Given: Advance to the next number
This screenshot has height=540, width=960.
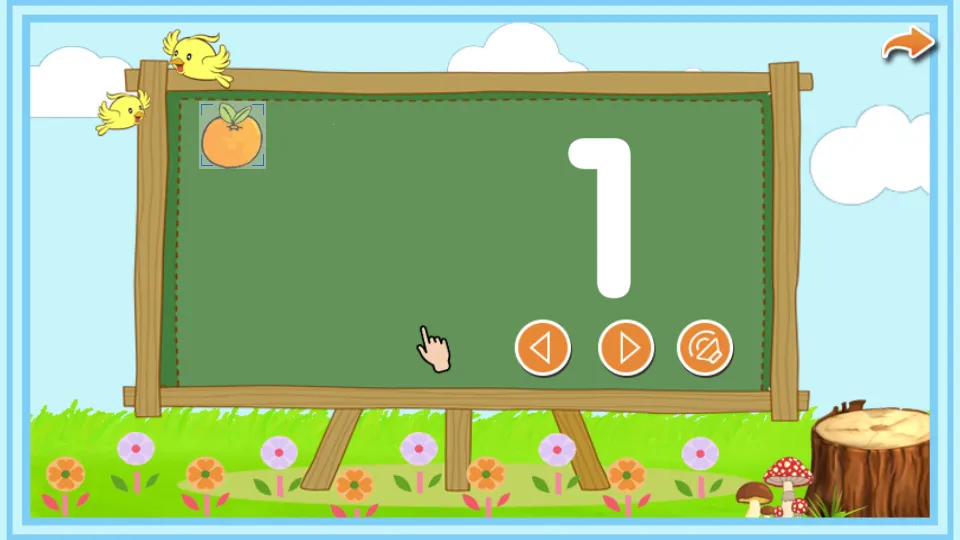Looking at the screenshot, I should [x=626, y=348].
